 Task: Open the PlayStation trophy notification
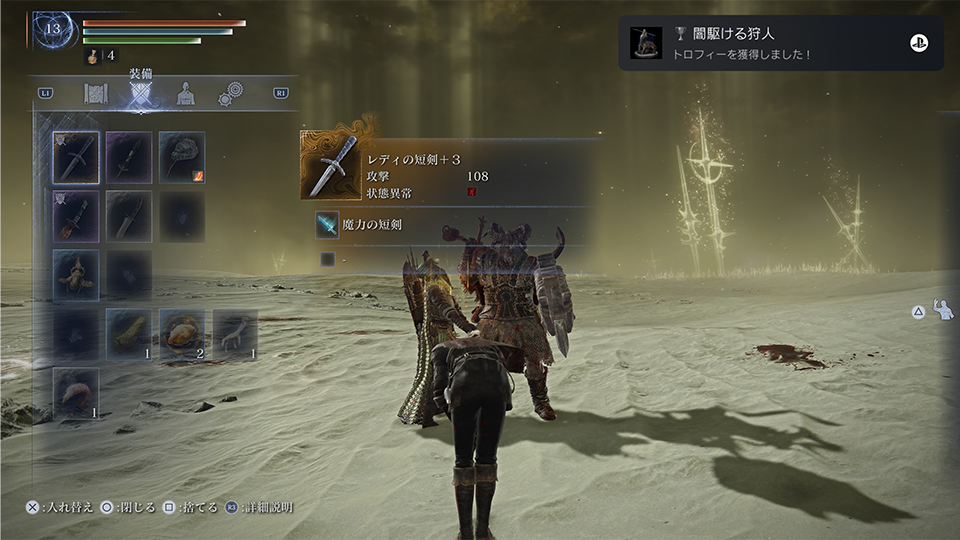pyautogui.click(x=780, y=43)
